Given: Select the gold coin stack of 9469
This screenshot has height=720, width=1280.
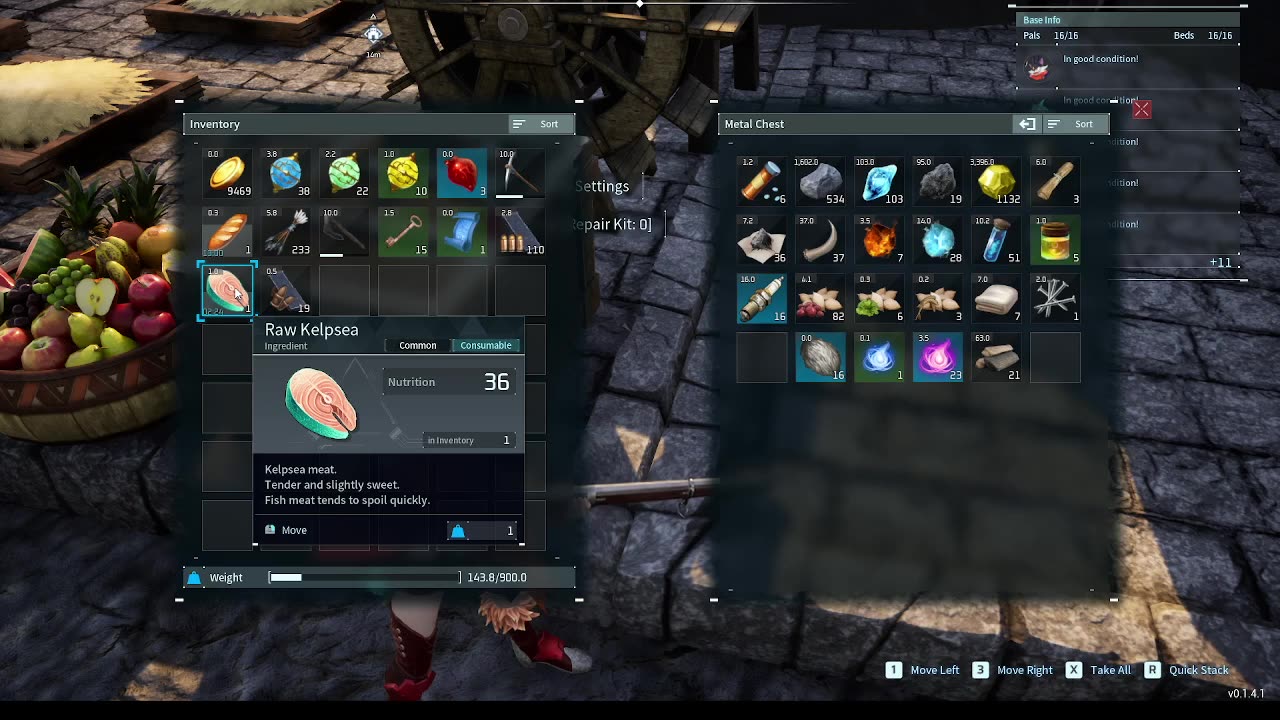Looking at the screenshot, I should (227, 174).
